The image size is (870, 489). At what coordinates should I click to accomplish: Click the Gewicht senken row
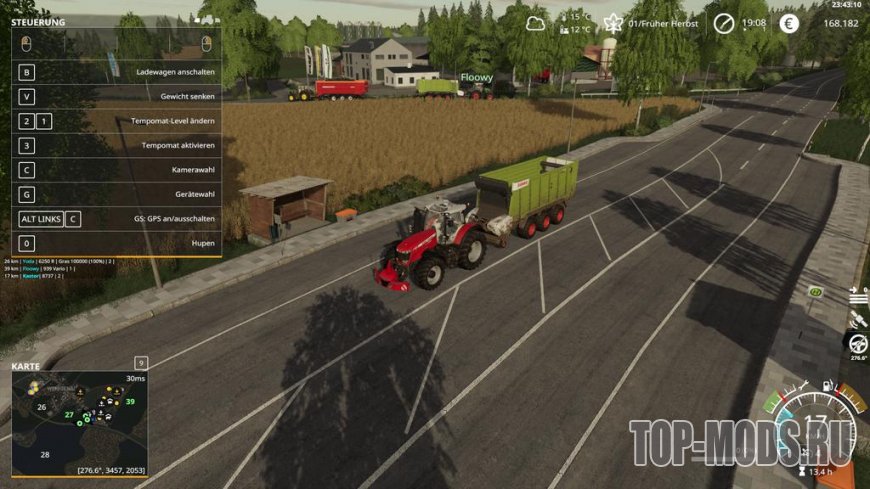pyautogui.click(x=116, y=97)
